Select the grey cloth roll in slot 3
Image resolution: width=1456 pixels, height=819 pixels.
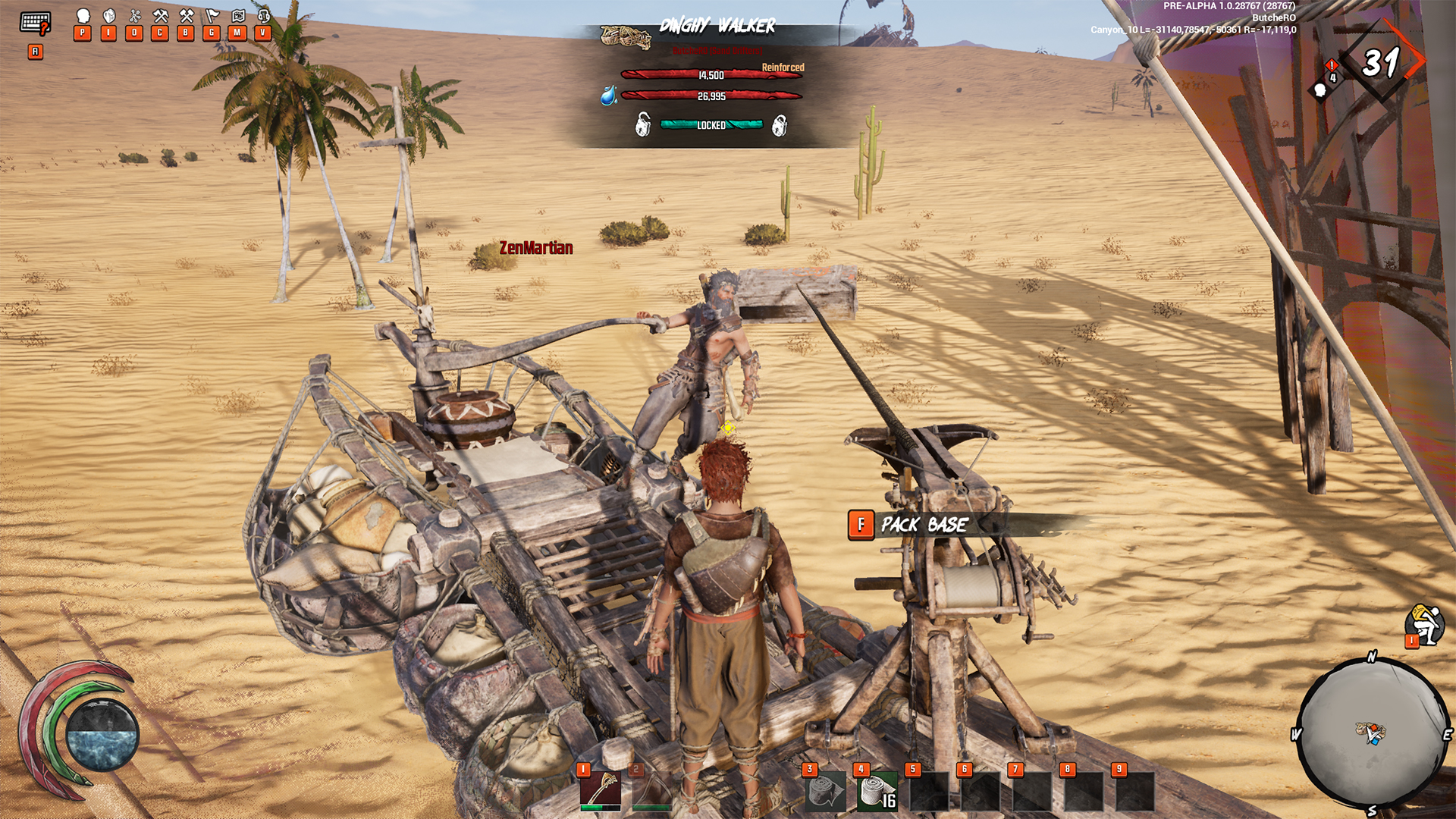(826, 792)
